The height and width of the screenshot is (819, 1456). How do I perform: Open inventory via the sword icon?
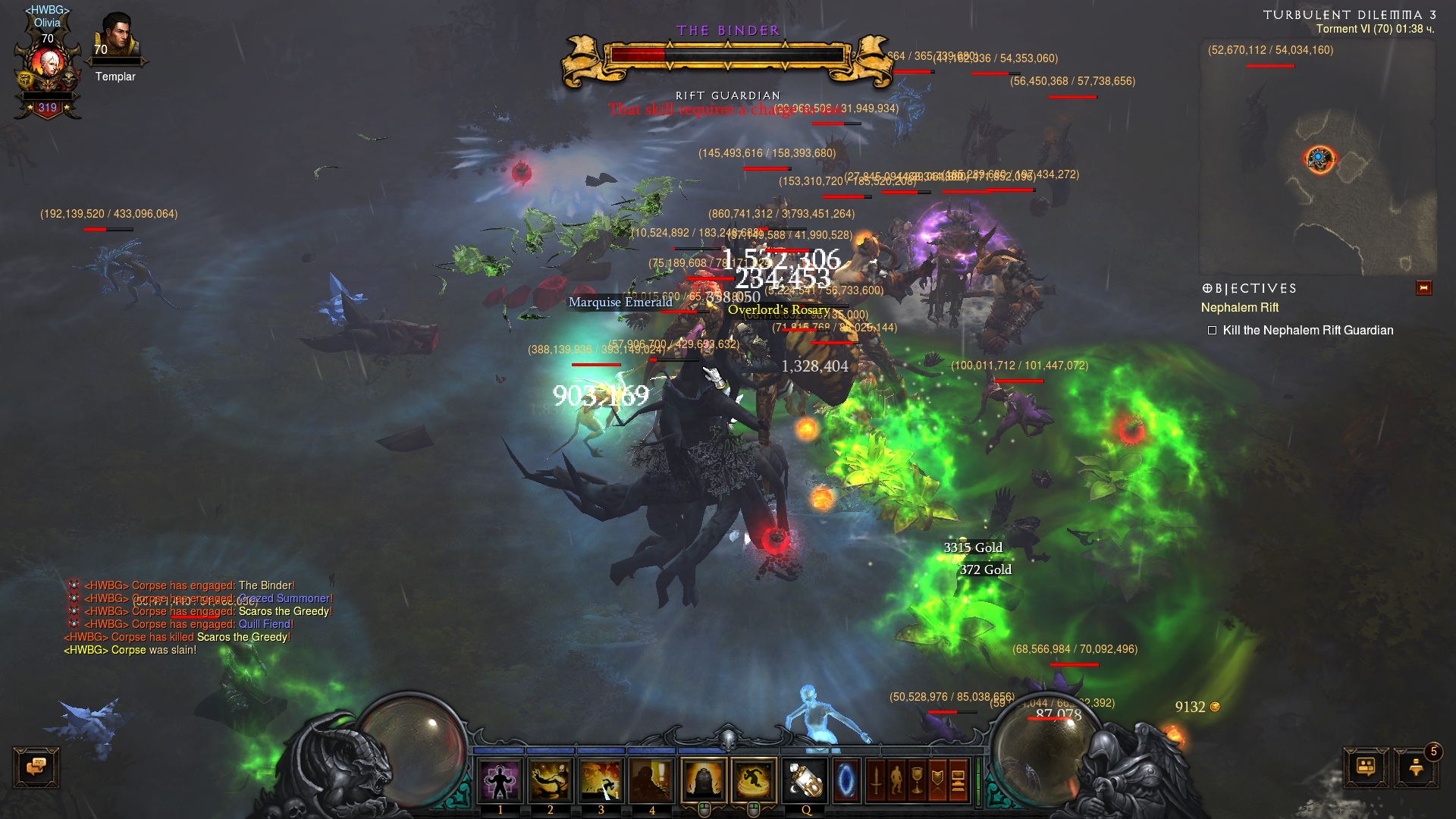click(x=876, y=780)
